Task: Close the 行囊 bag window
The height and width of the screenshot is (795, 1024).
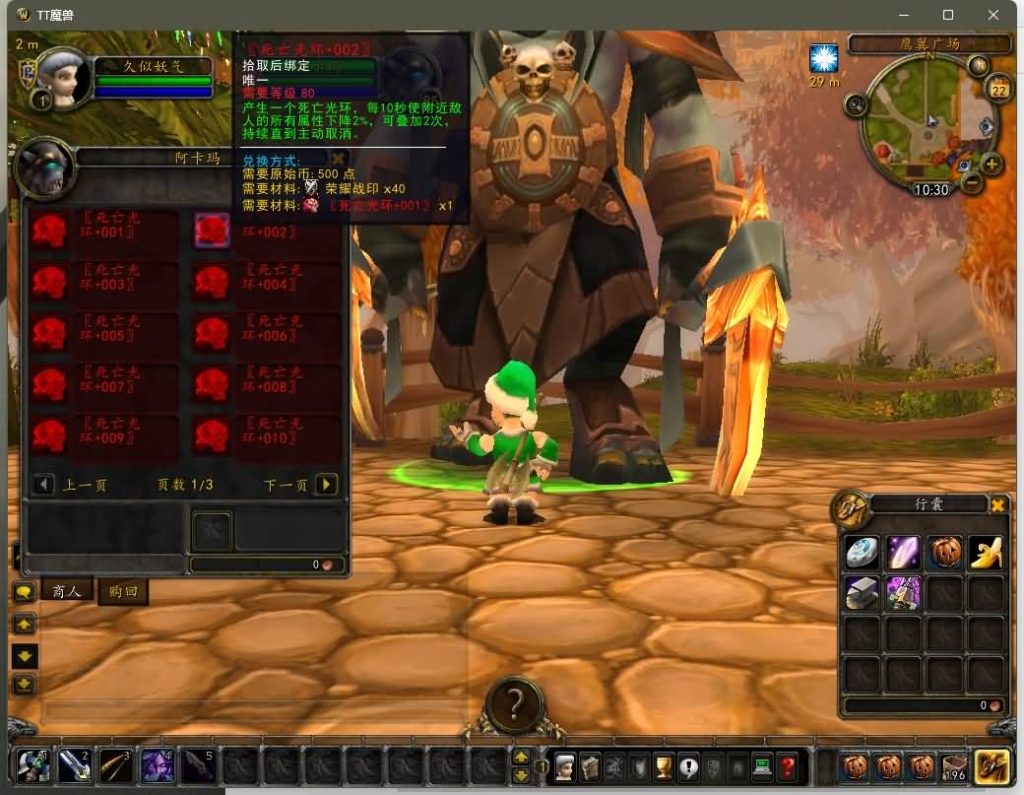Action: (x=998, y=505)
